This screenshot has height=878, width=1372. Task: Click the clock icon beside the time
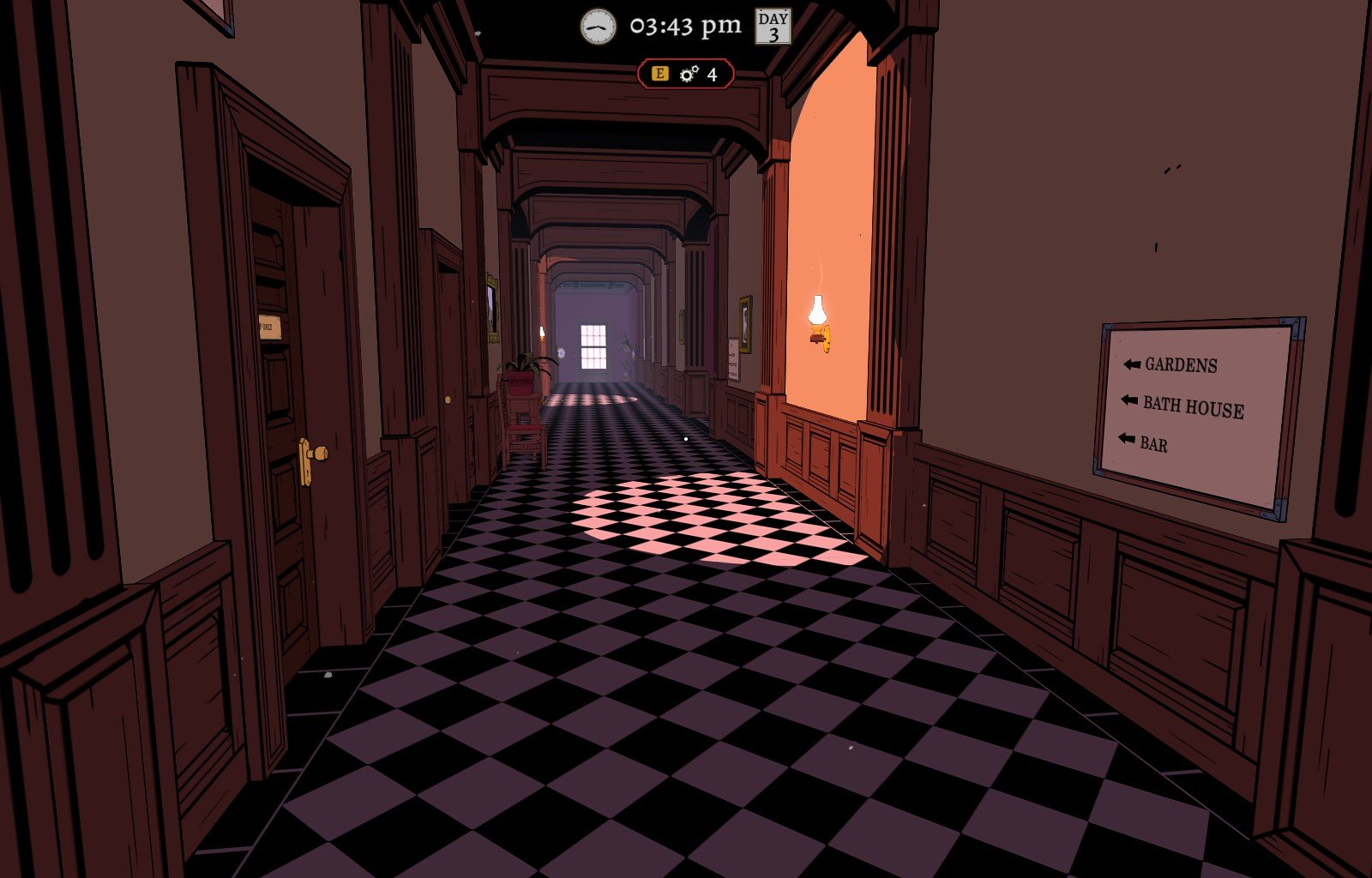598,27
